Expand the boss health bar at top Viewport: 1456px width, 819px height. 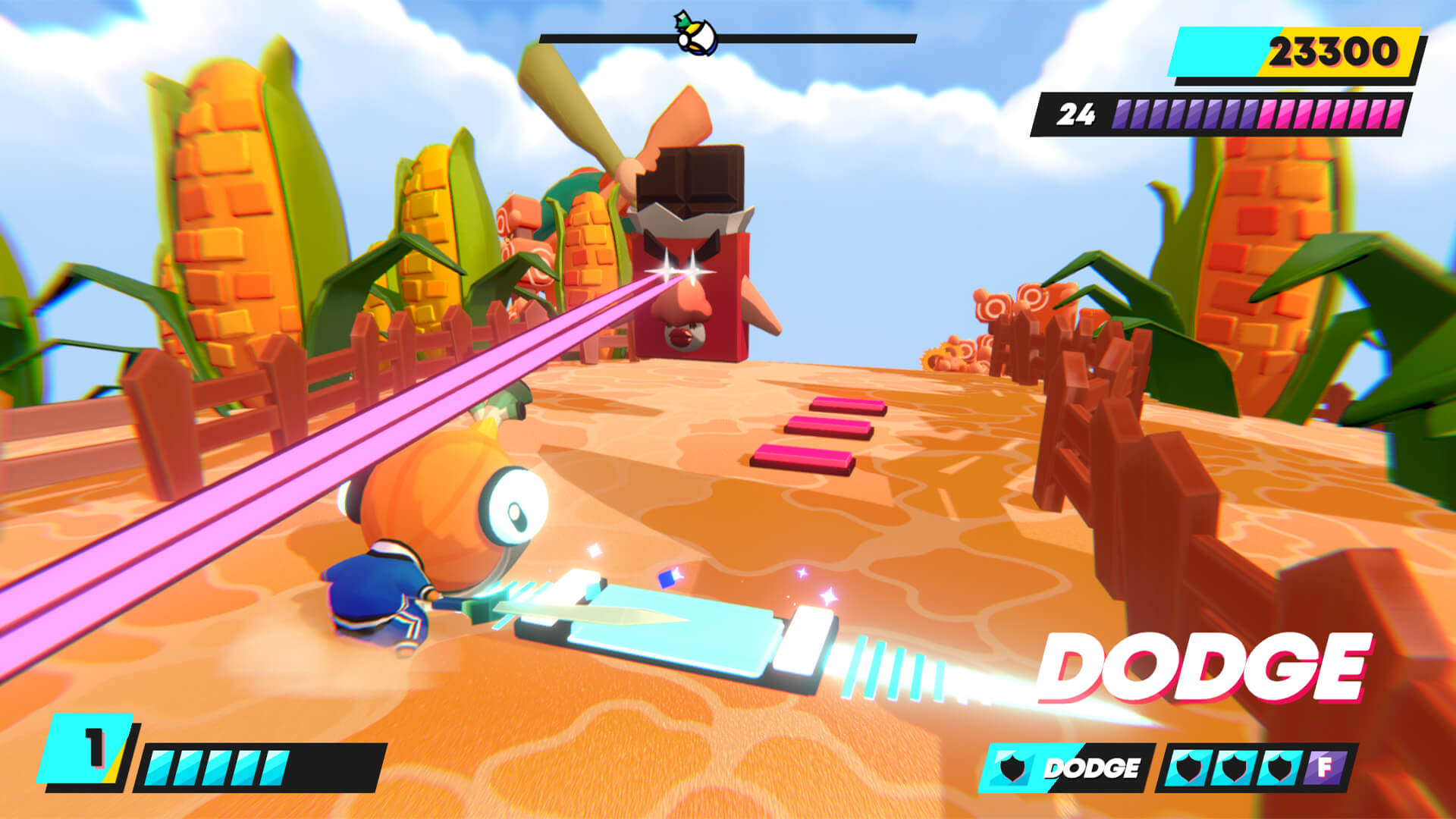click(x=728, y=34)
